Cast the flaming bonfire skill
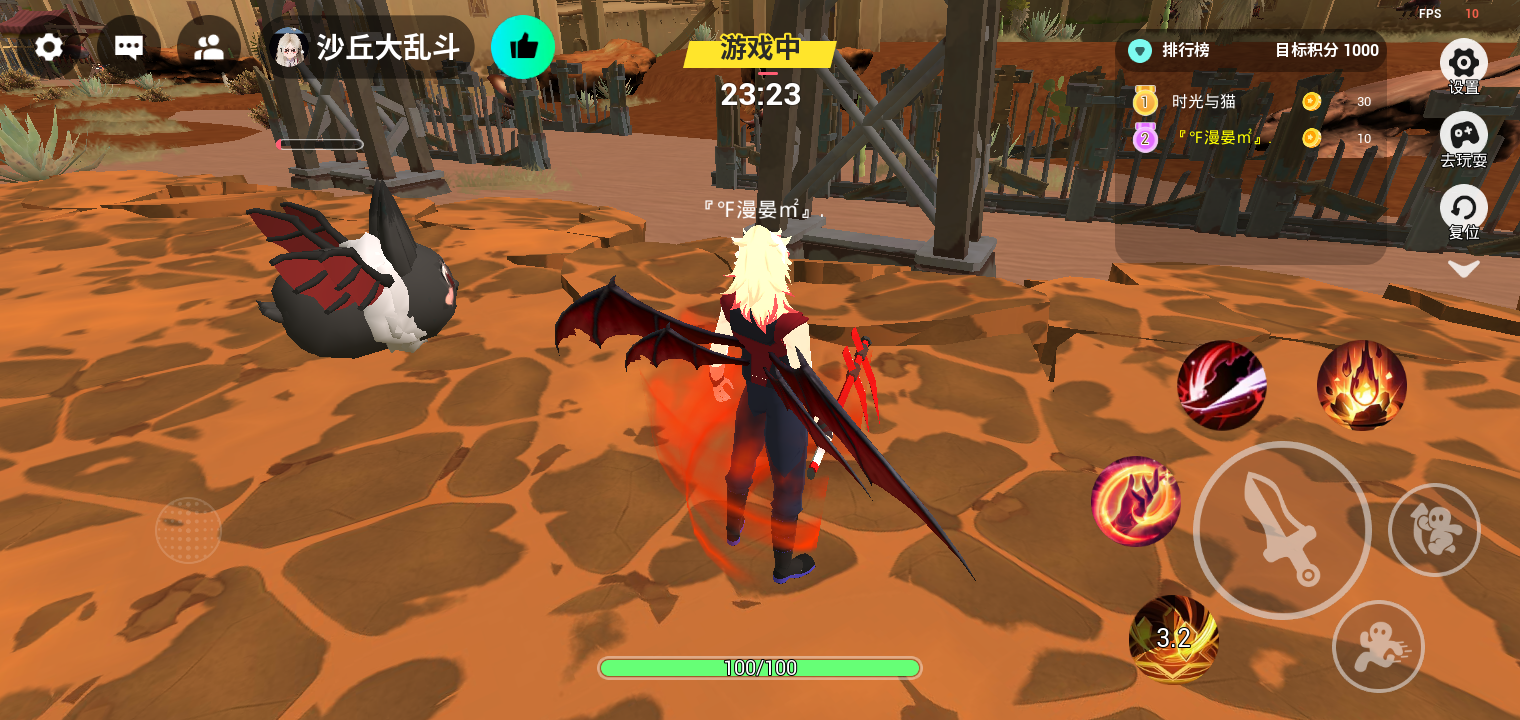The width and height of the screenshot is (1520, 720). click(1361, 385)
